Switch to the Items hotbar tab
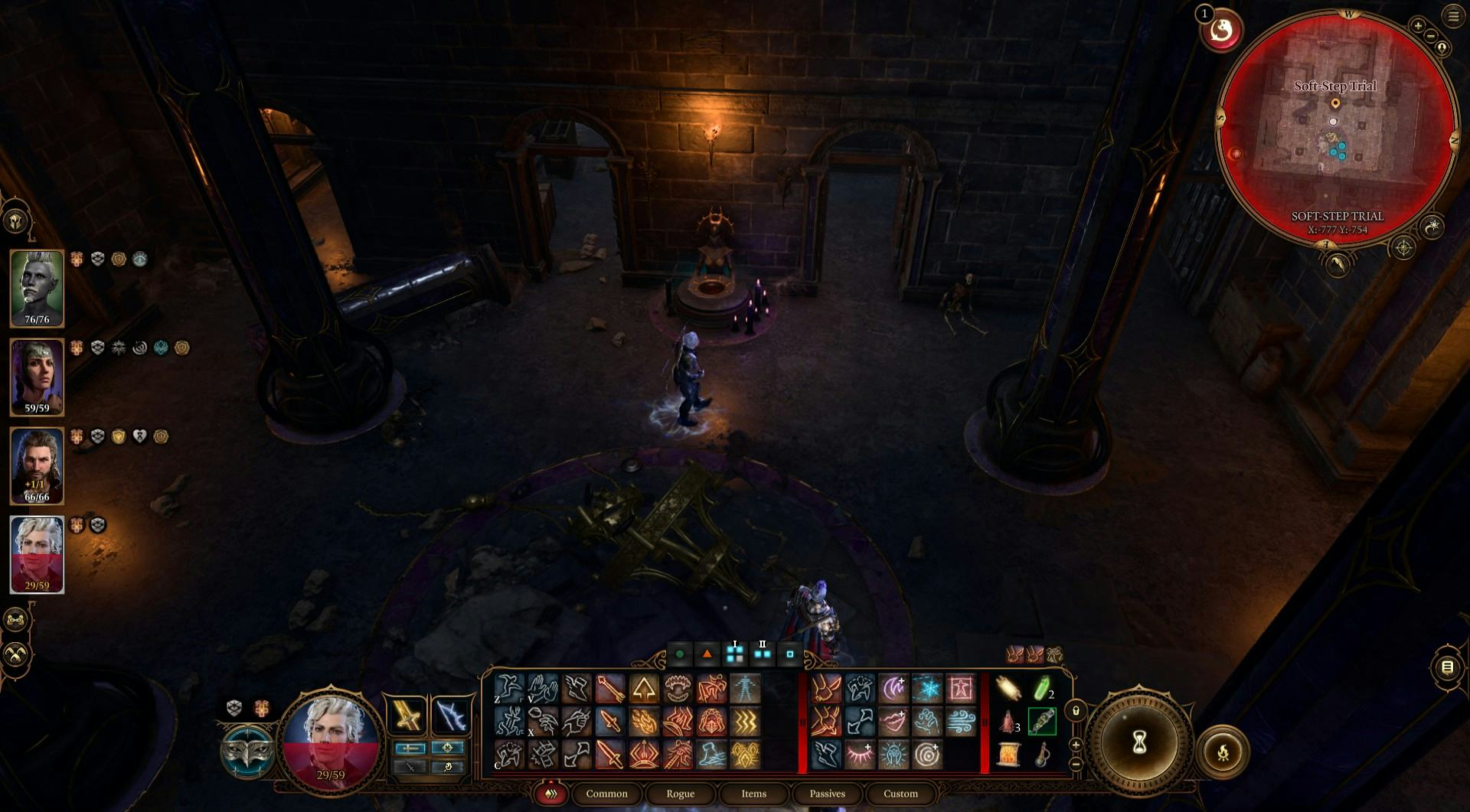 [x=753, y=794]
